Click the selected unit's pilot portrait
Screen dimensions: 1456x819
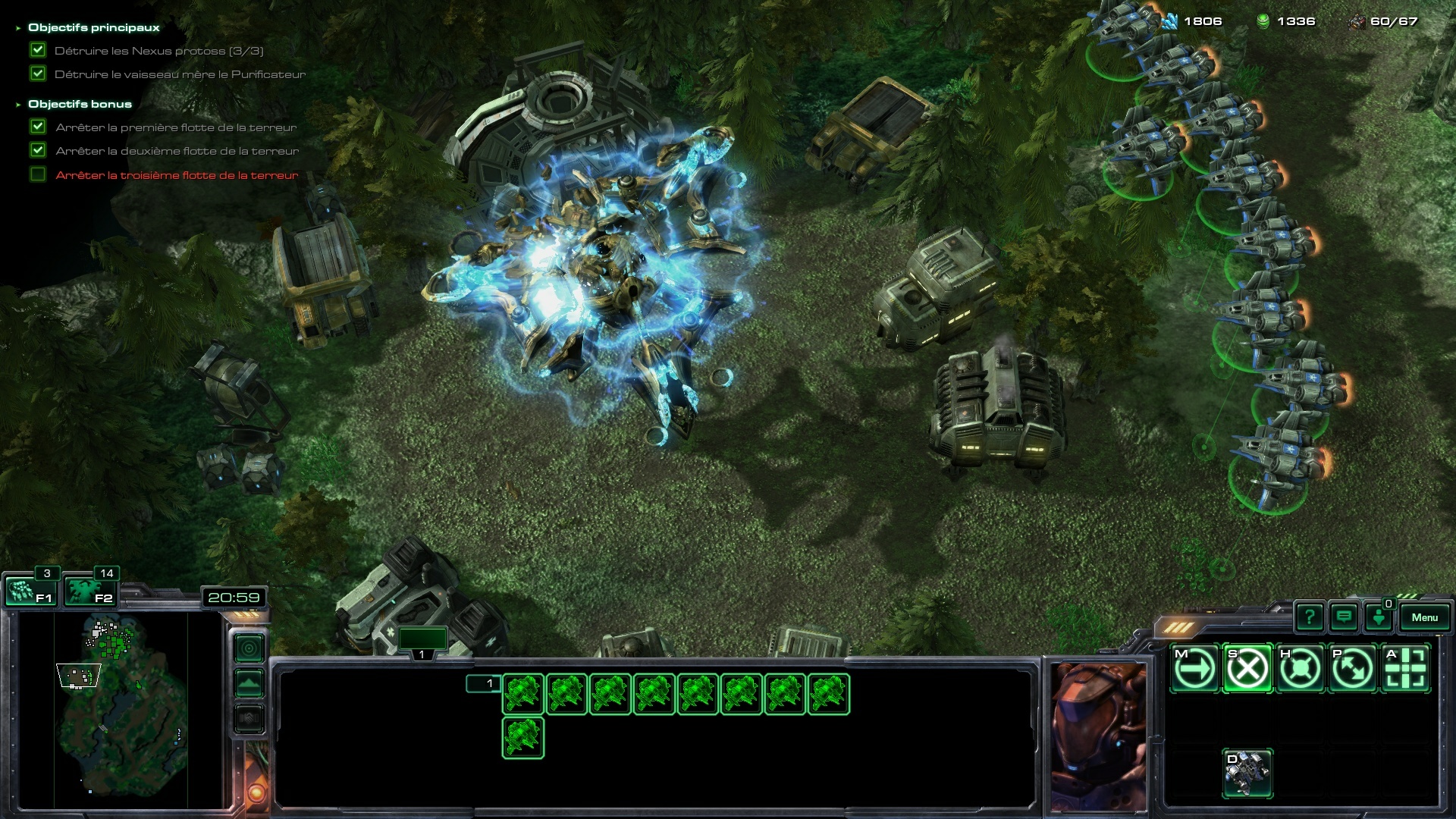1098,736
